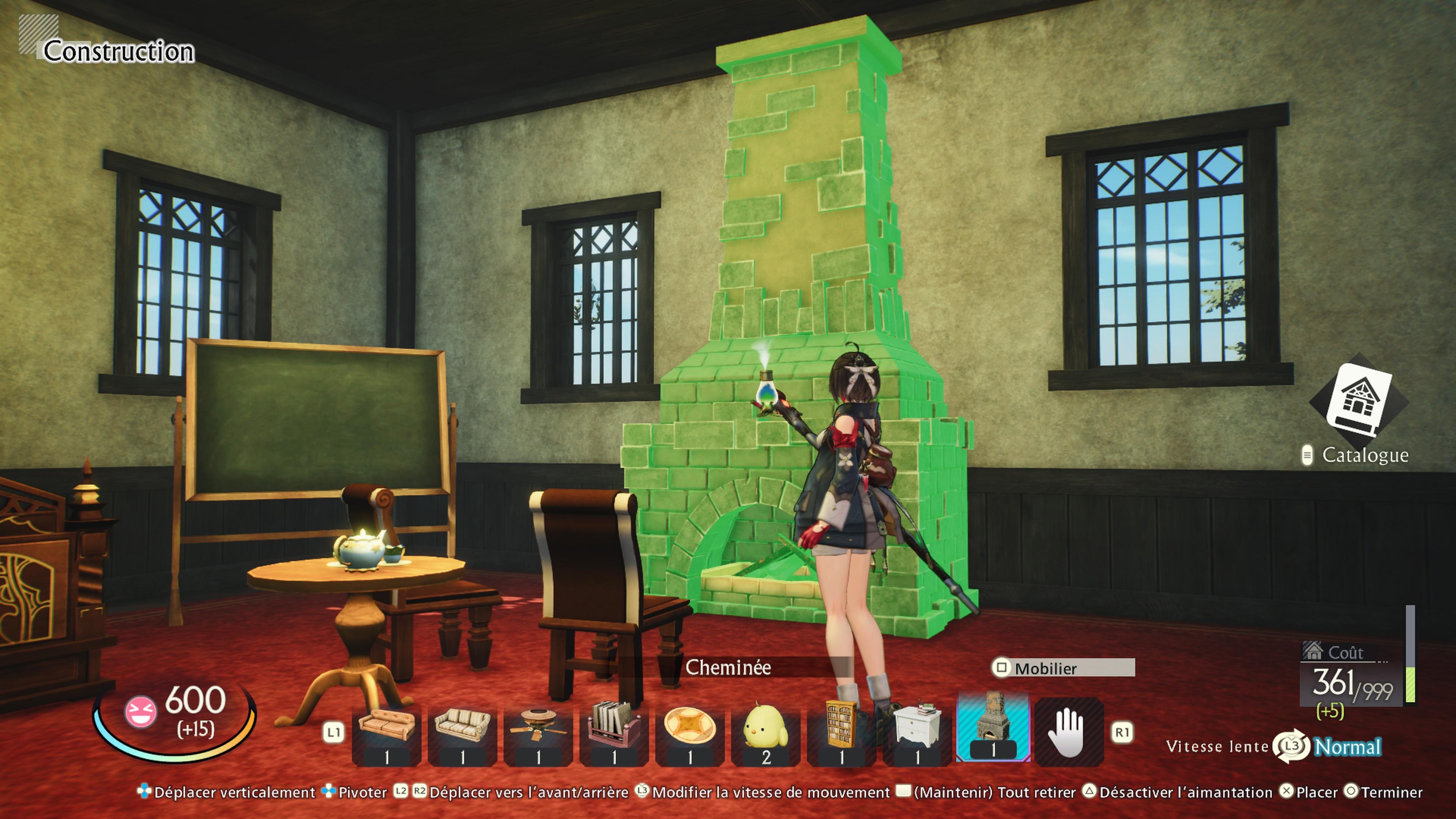Screen dimensions: 1456x819
Task: Choose the round patterned rug slot
Action: coord(690,733)
